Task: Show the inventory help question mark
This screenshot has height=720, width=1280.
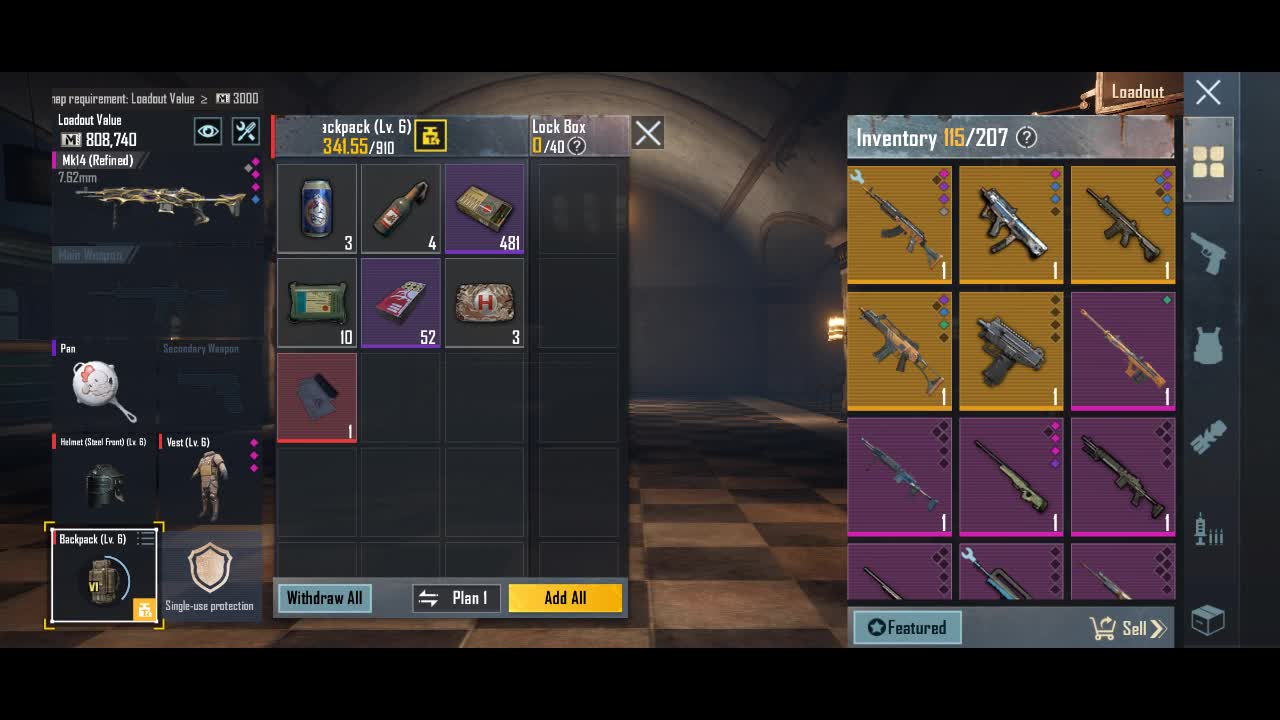Action: (1026, 138)
